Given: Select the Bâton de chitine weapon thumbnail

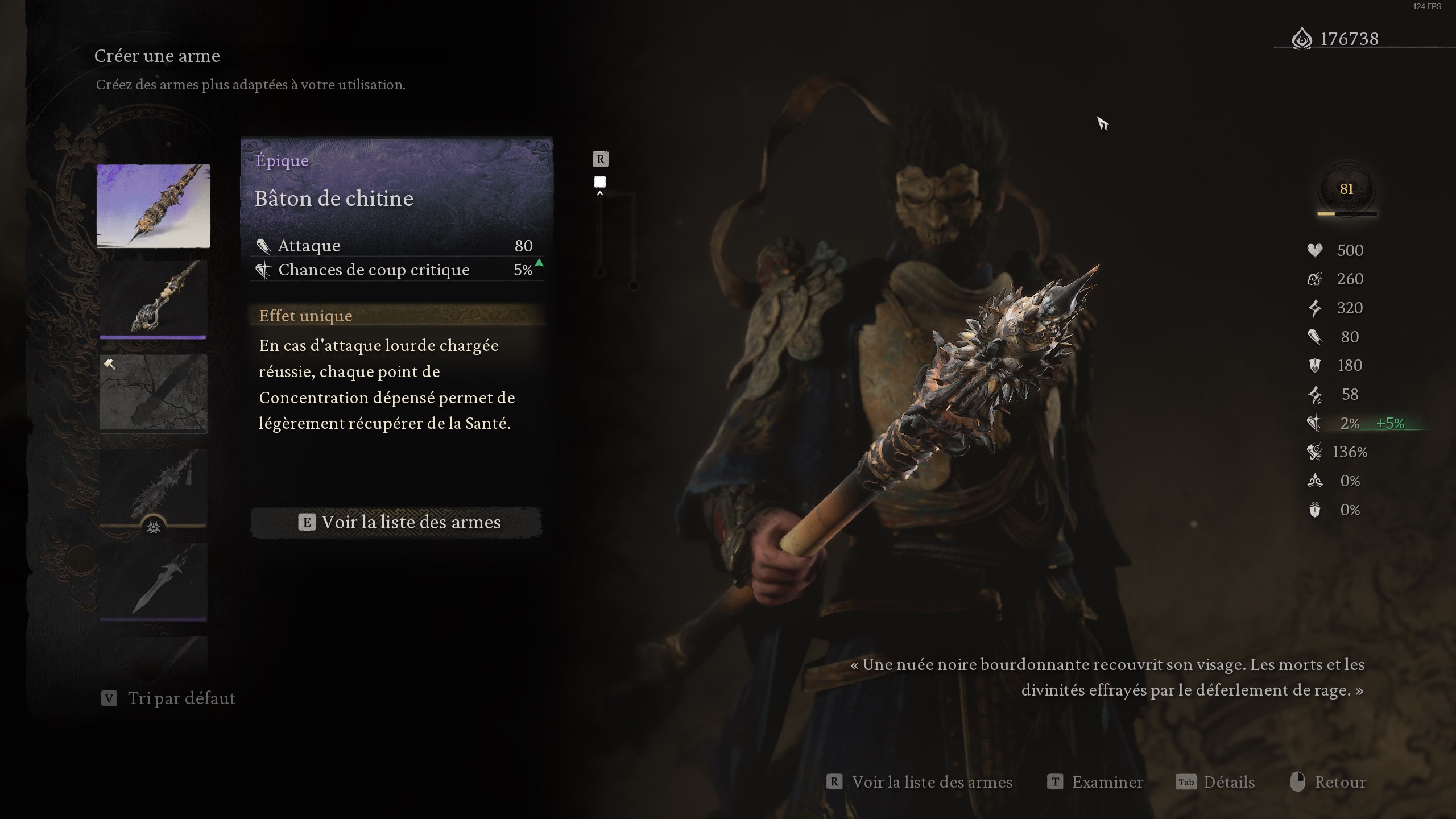Looking at the screenshot, I should coord(152,206).
